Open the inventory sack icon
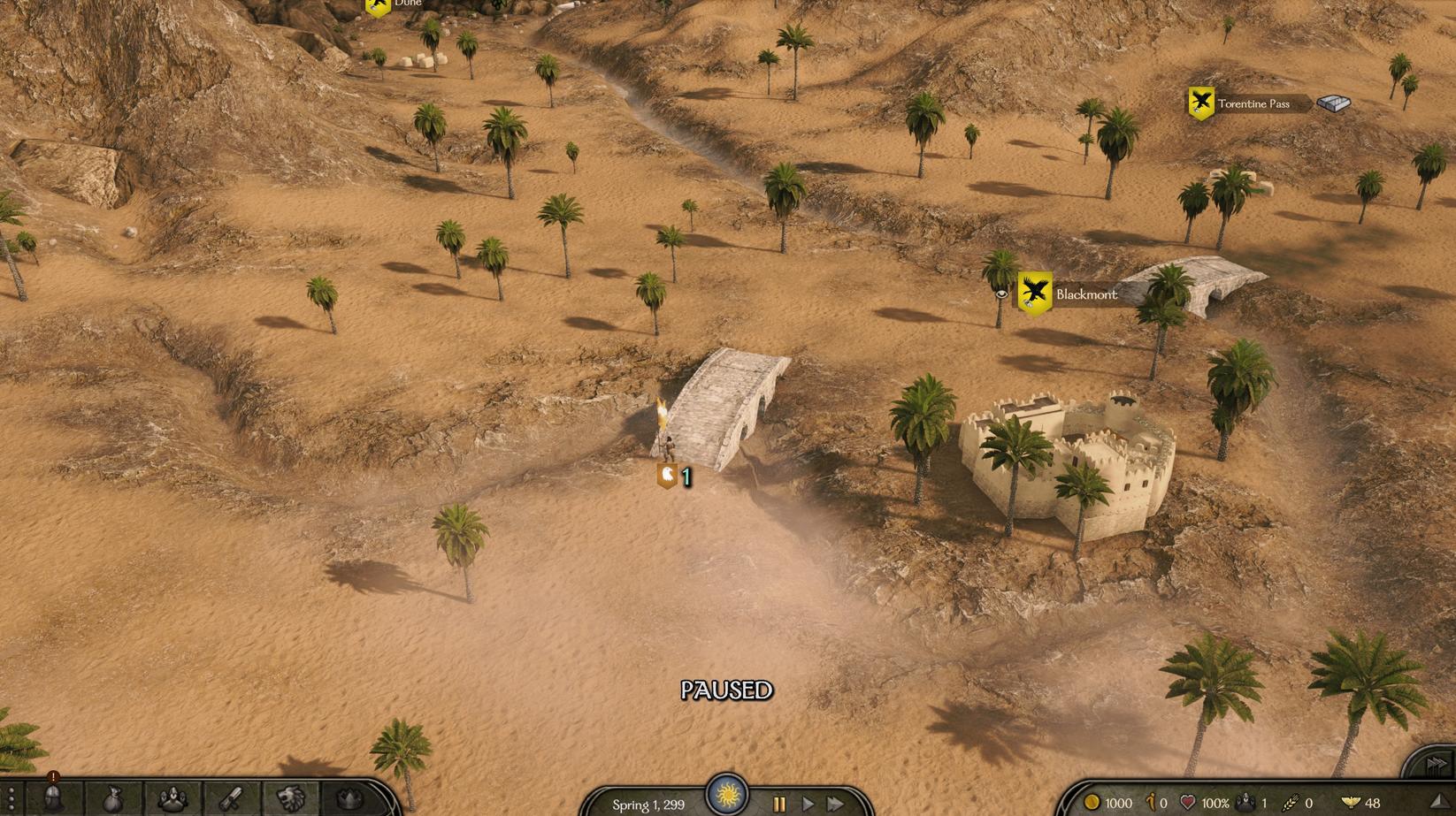The width and height of the screenshot is (1456, 816). point(112,800)
